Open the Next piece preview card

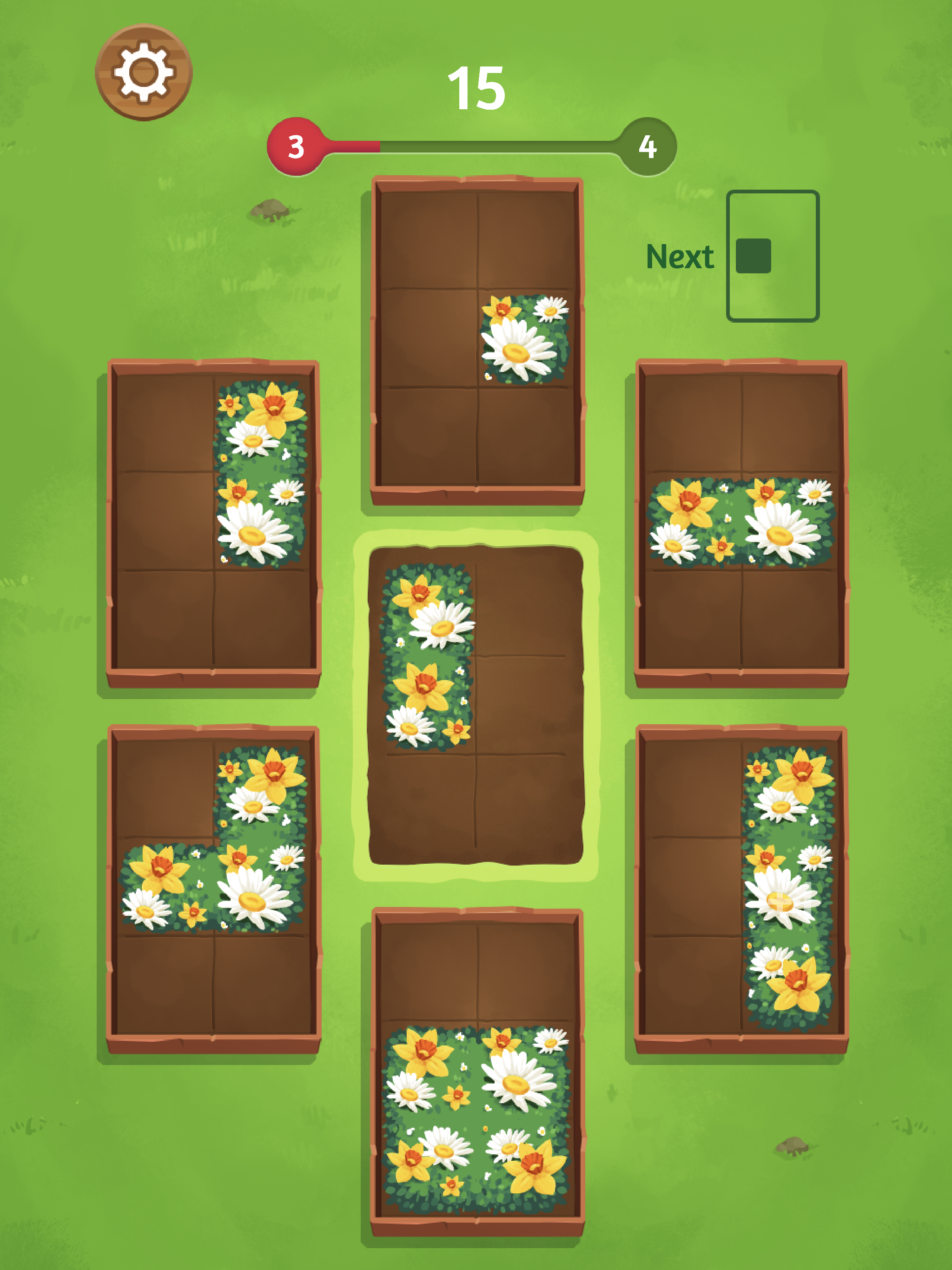coord(772,257)
